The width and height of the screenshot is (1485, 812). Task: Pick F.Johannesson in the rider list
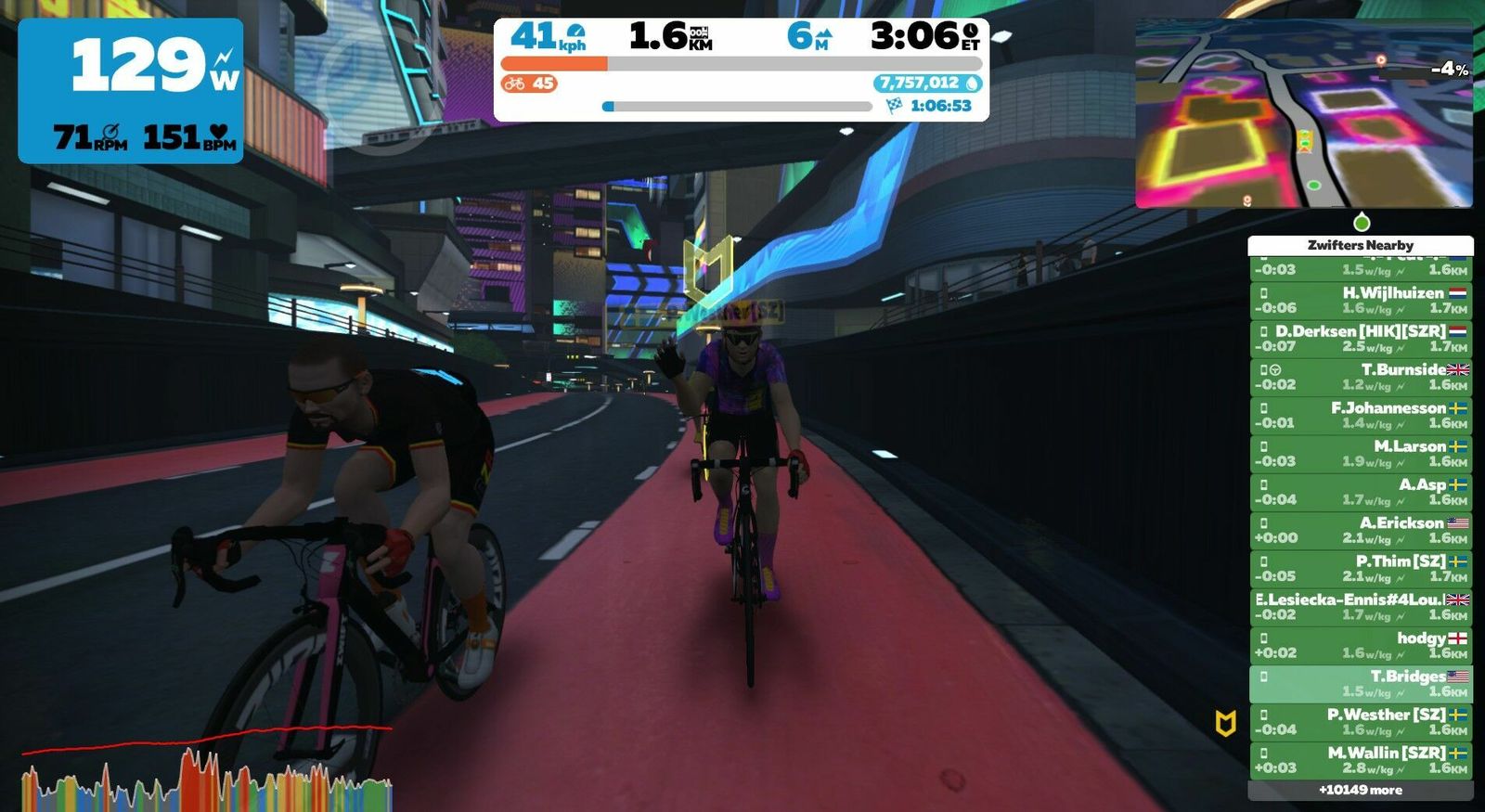[x=1360, y=415]
